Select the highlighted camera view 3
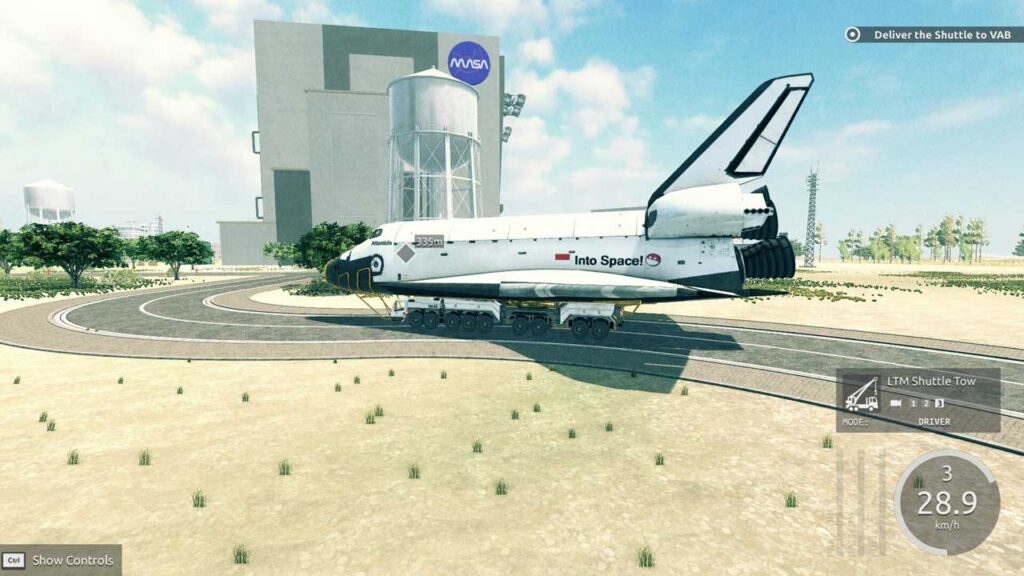The width and height of the screenshot is (1024, 576). pos(939,403)
